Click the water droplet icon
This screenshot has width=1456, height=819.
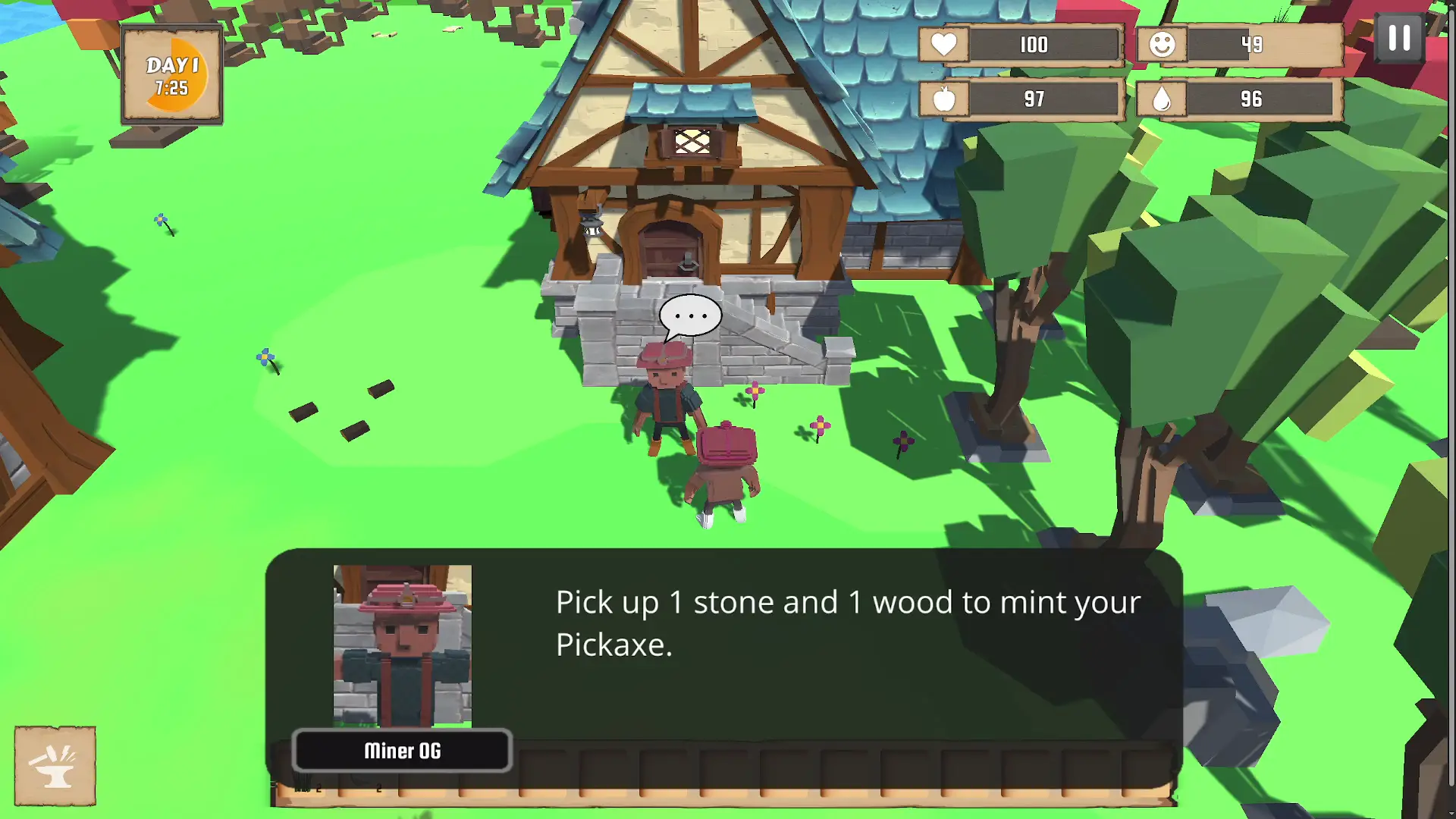click(1162, 99)
